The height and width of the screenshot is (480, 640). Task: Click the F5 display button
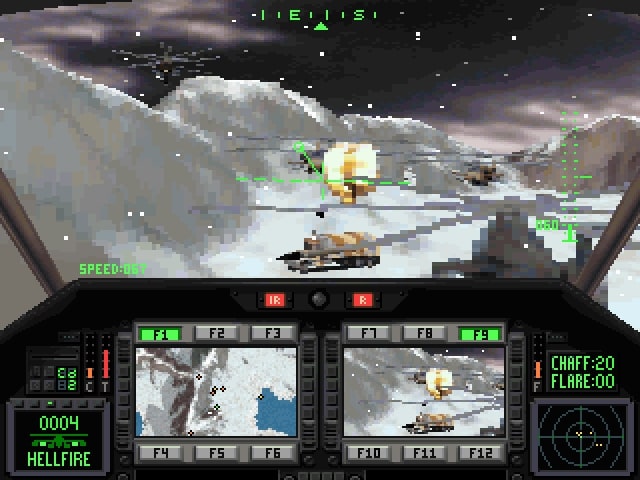[x=217, y=453]
